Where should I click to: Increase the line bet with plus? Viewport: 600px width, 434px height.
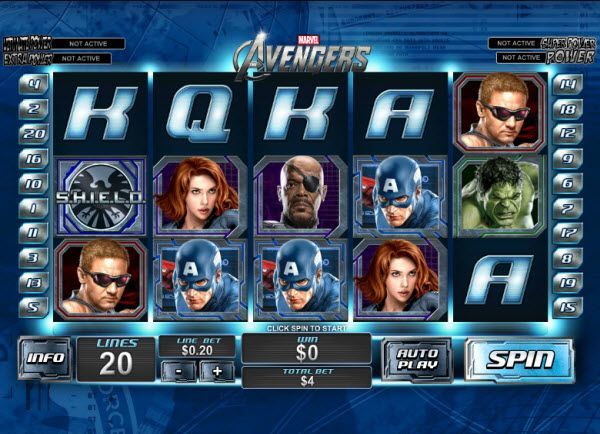click(x=216, y=371)
